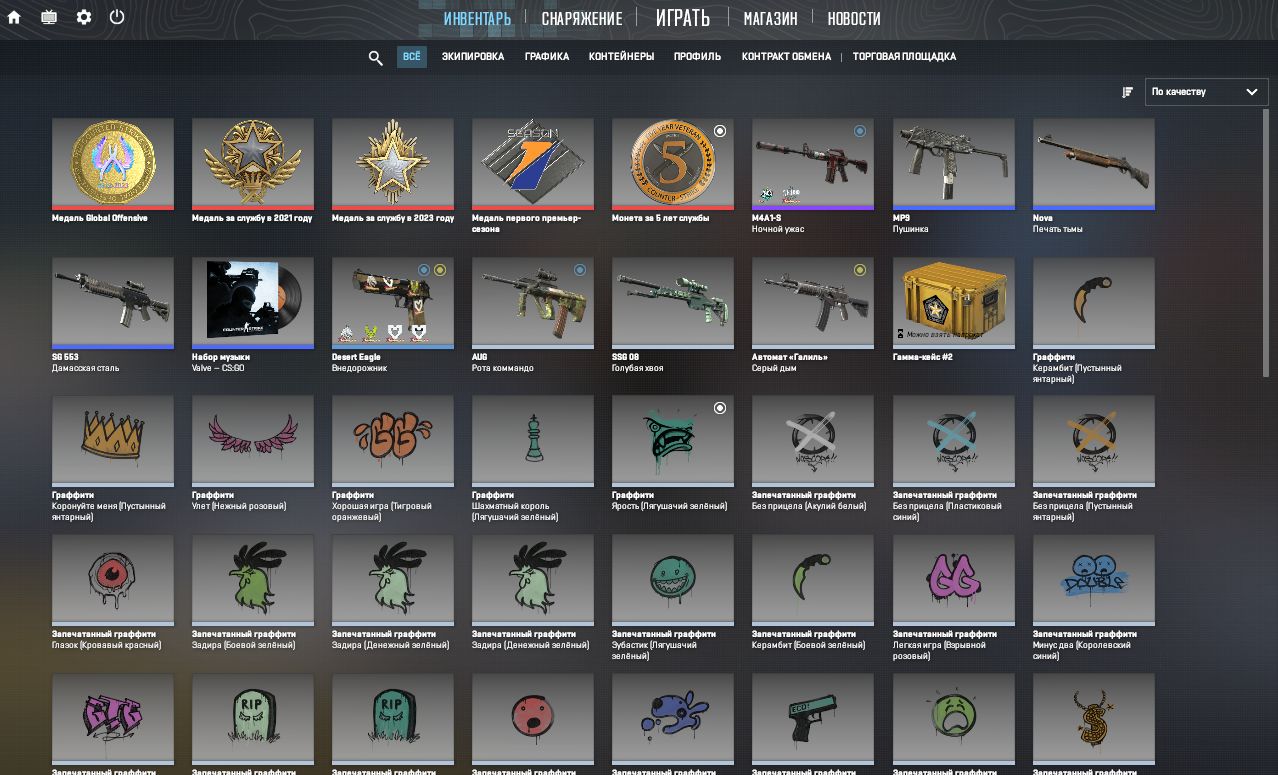Open the Новости section

point(854,18)
